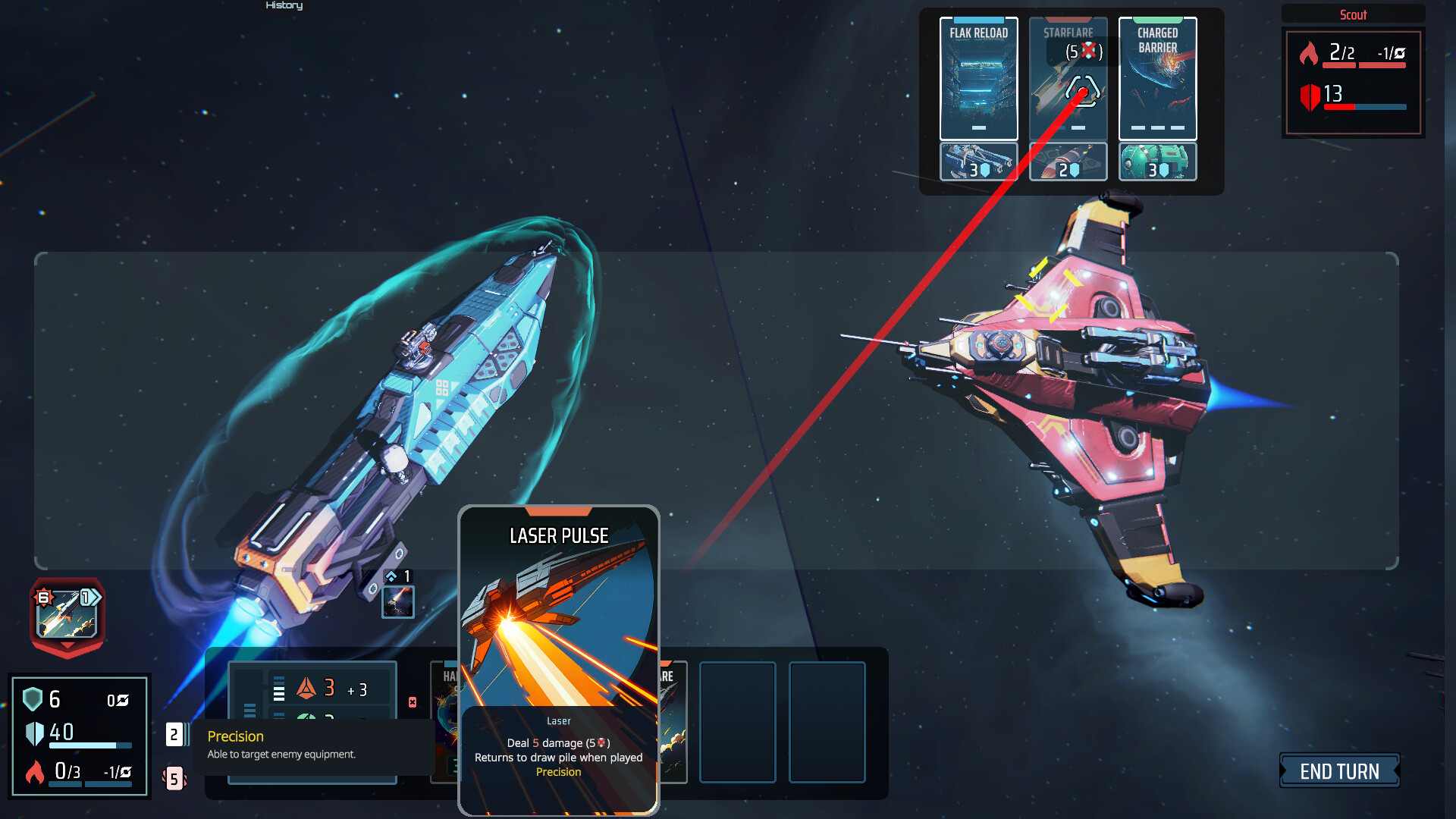Click the END TURN button
Screen dimensions: 1456x819
(x=1339, y=771)
